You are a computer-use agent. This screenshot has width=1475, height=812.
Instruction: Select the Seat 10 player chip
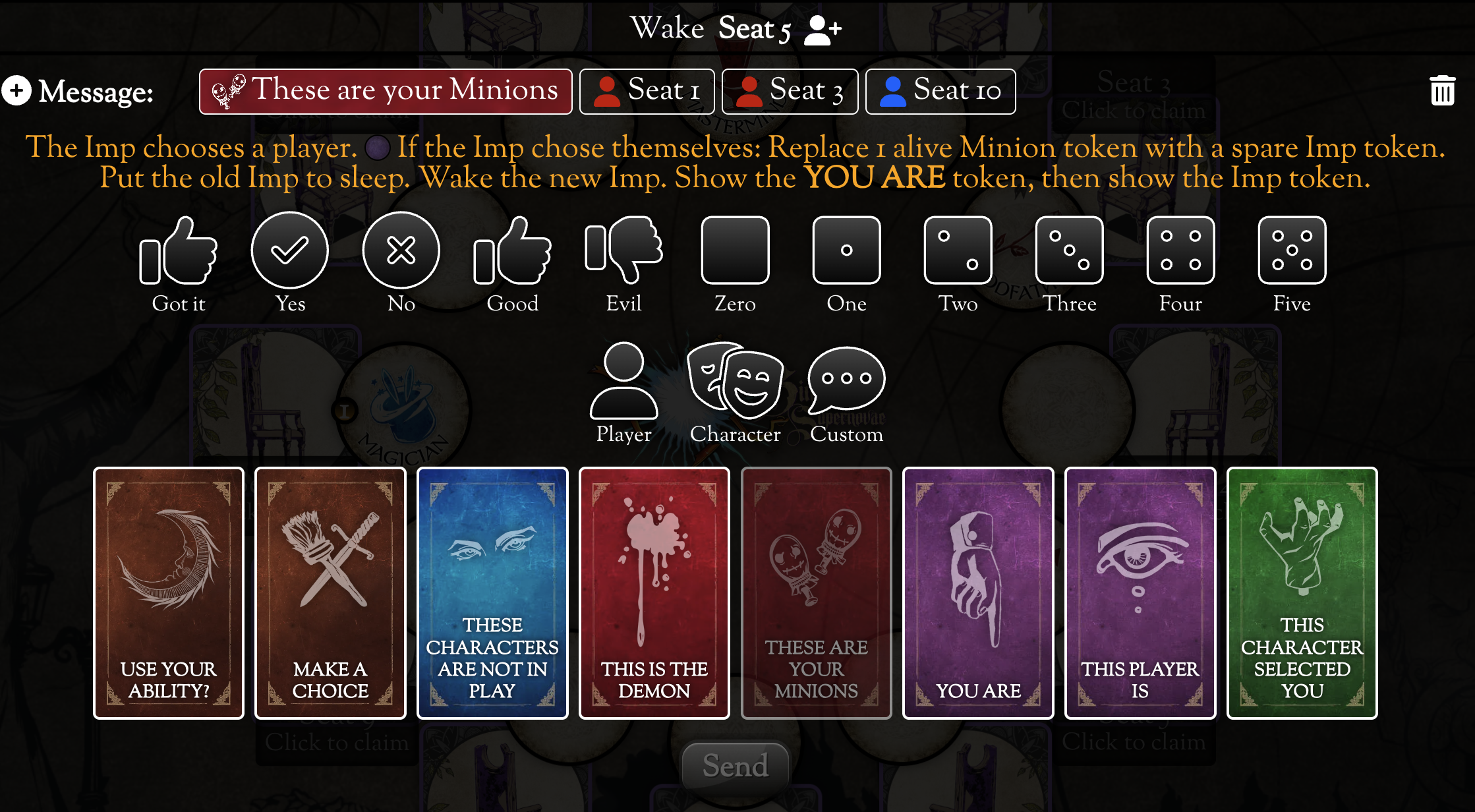[940, 91]
